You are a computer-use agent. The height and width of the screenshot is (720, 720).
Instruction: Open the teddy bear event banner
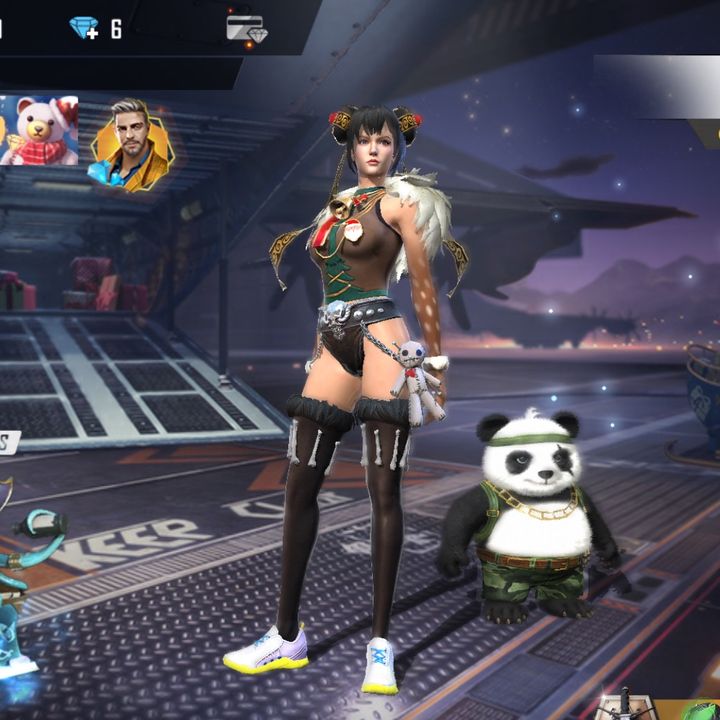[39, 131]
